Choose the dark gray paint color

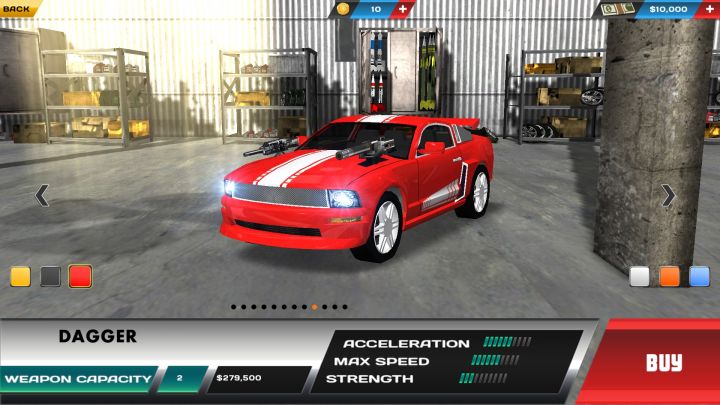(50, 277)
